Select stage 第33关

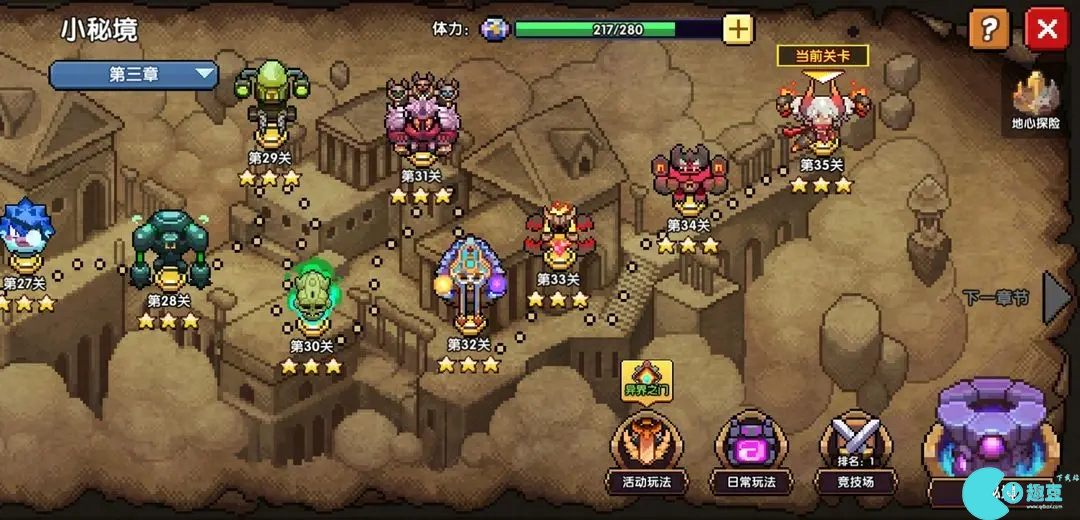click(558, 240)
